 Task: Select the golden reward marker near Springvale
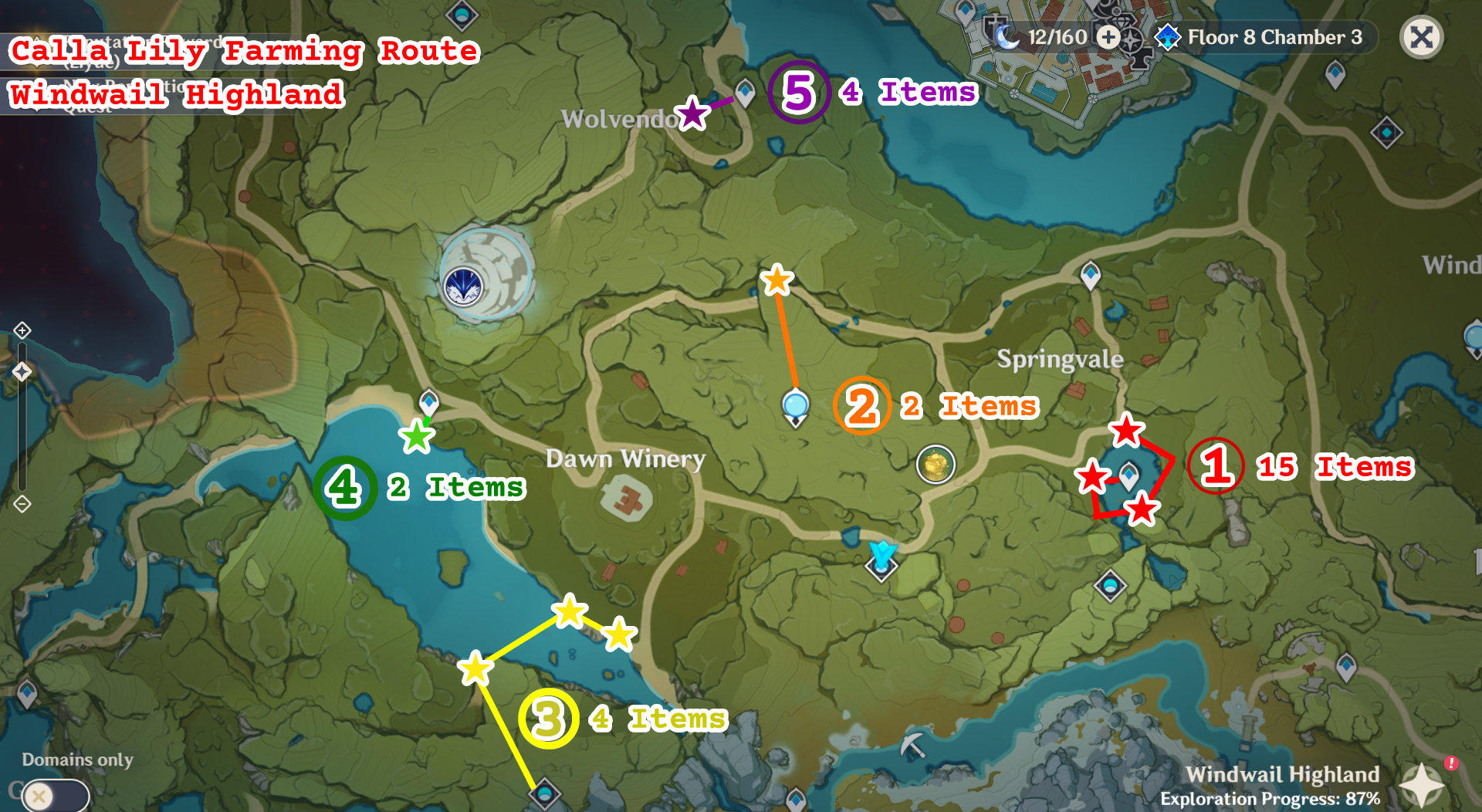coord(936,465)
